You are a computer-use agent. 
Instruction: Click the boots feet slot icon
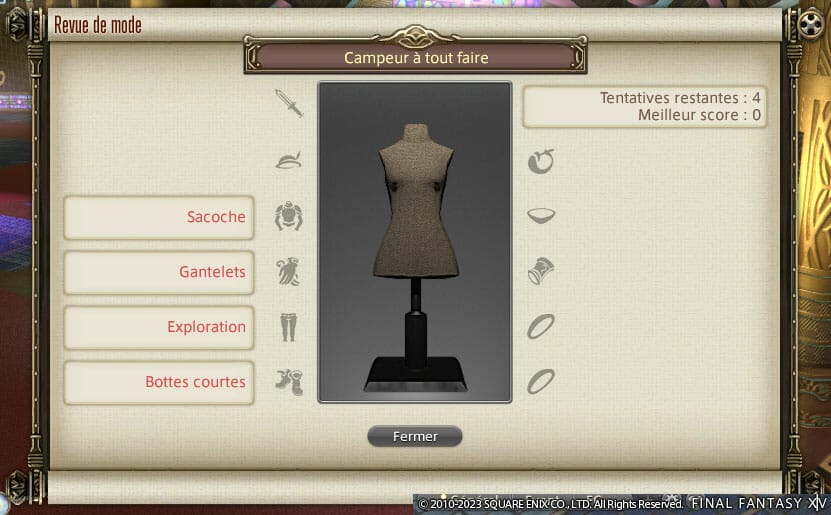click(288, 381)
